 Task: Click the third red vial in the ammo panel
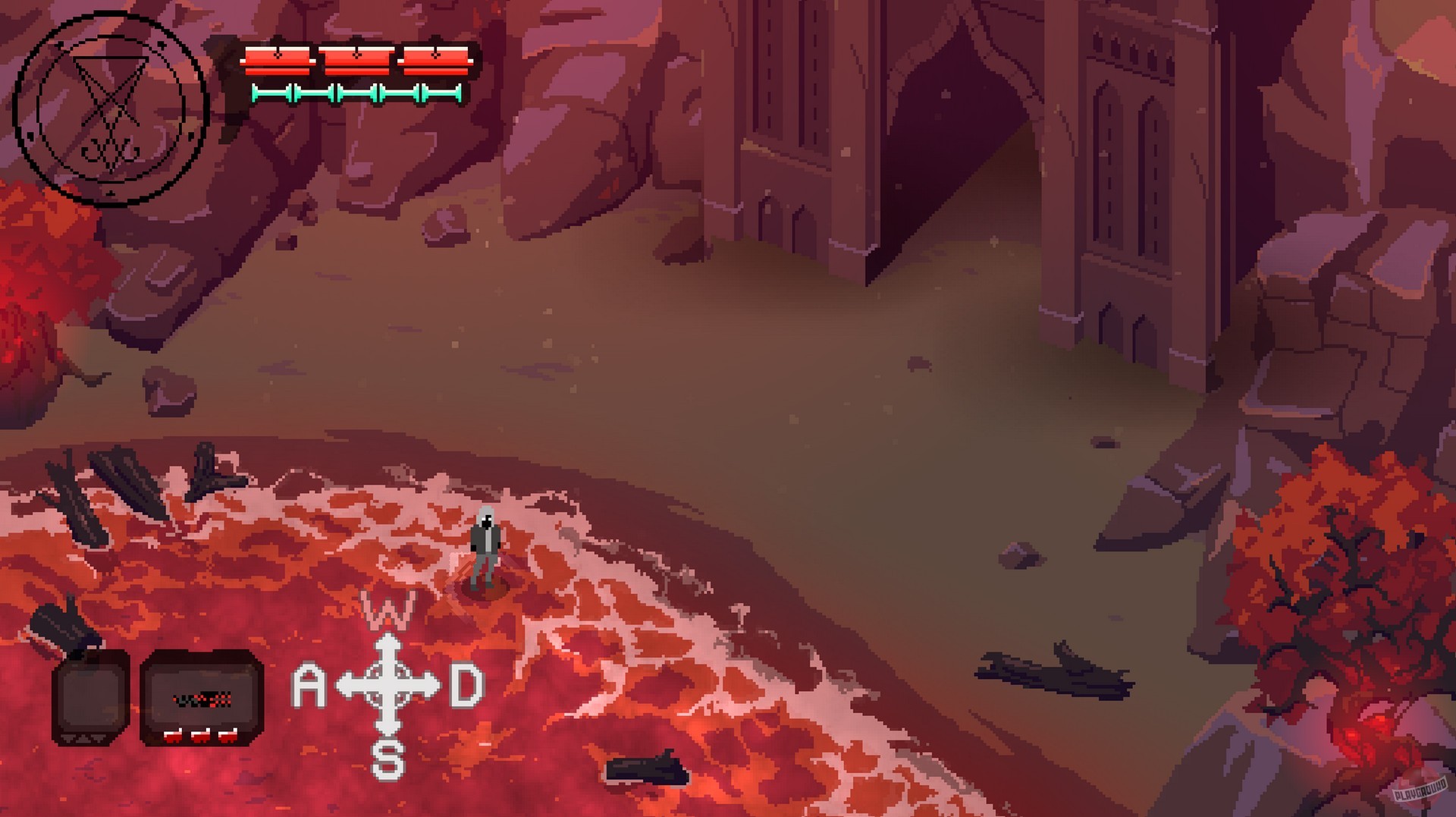(227, 736)
